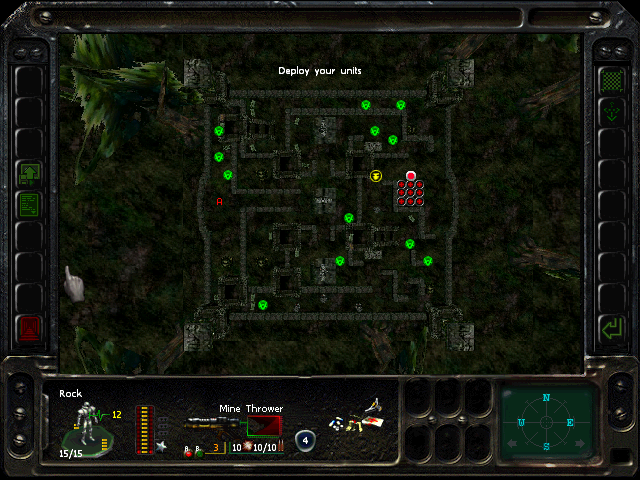Click the compass panel

pyautogui.click(x=546, y=421)
